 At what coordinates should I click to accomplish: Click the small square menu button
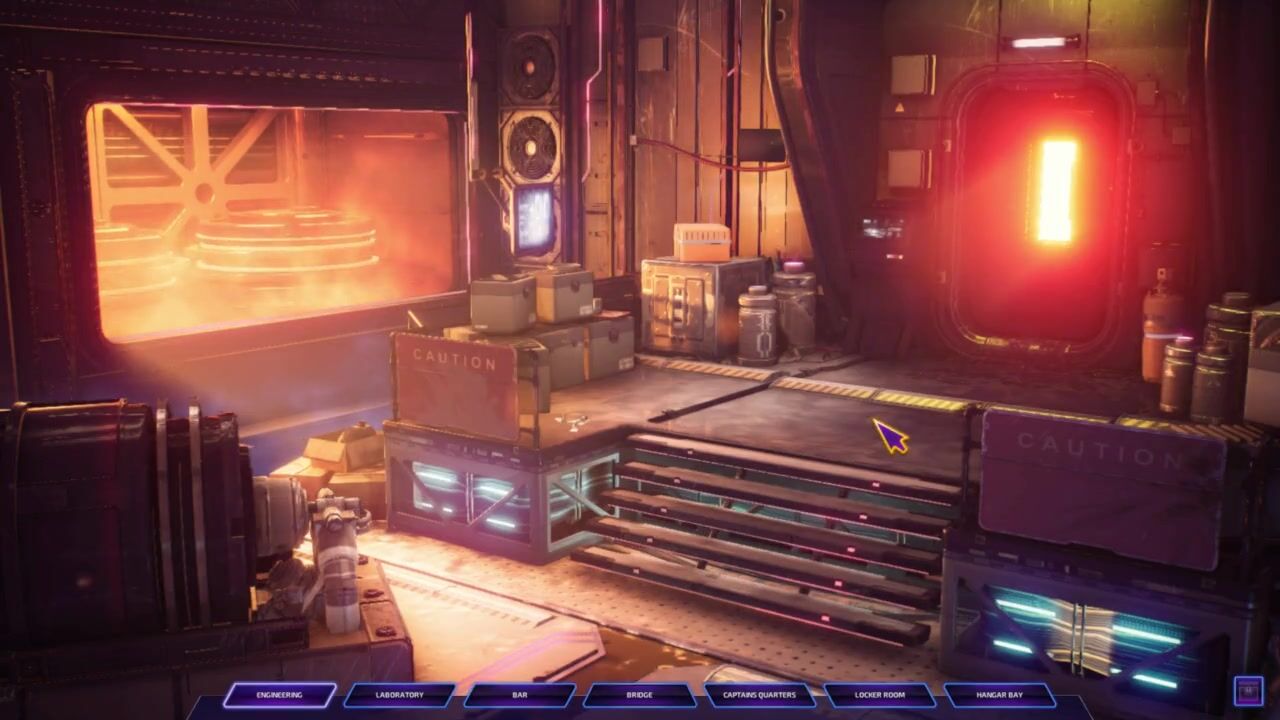pos(1248,690)
